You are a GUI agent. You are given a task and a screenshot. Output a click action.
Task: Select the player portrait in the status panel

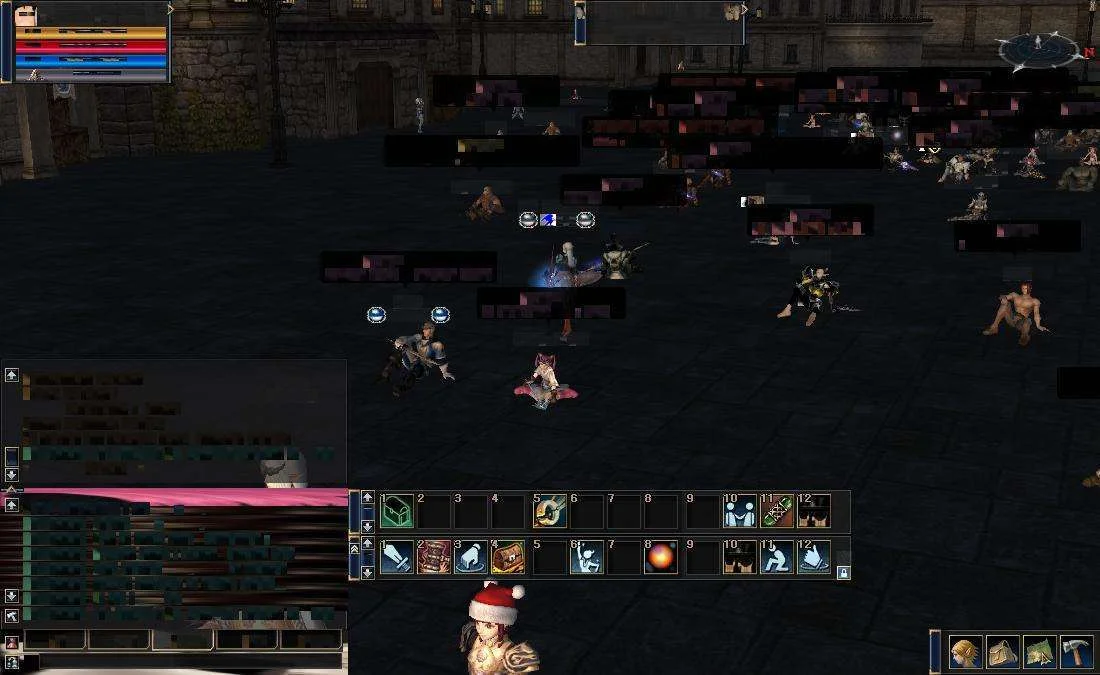pyautogui.click(x=27, y=14)
